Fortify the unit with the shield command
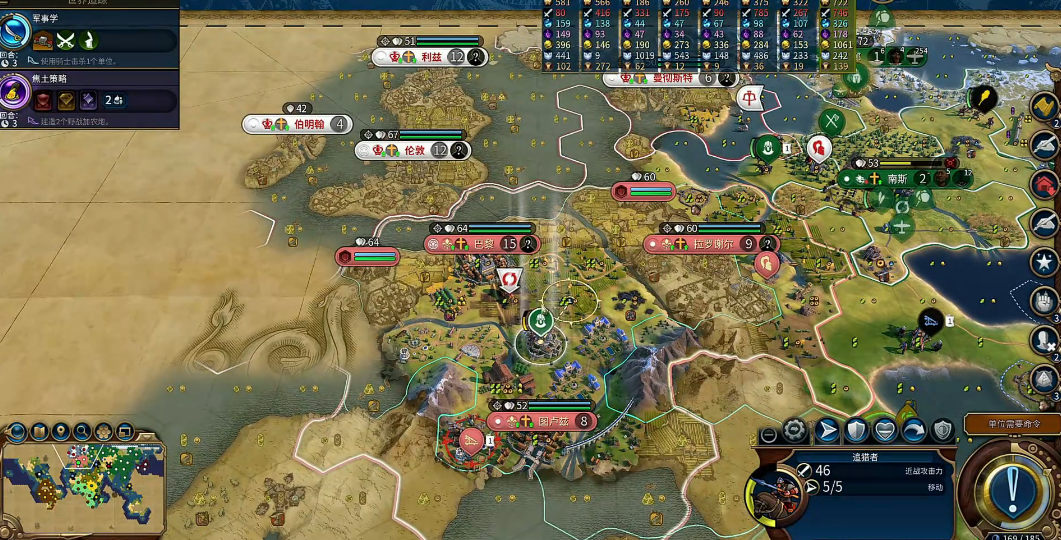The image size is (1061, 540). click(x=857, y=431)
